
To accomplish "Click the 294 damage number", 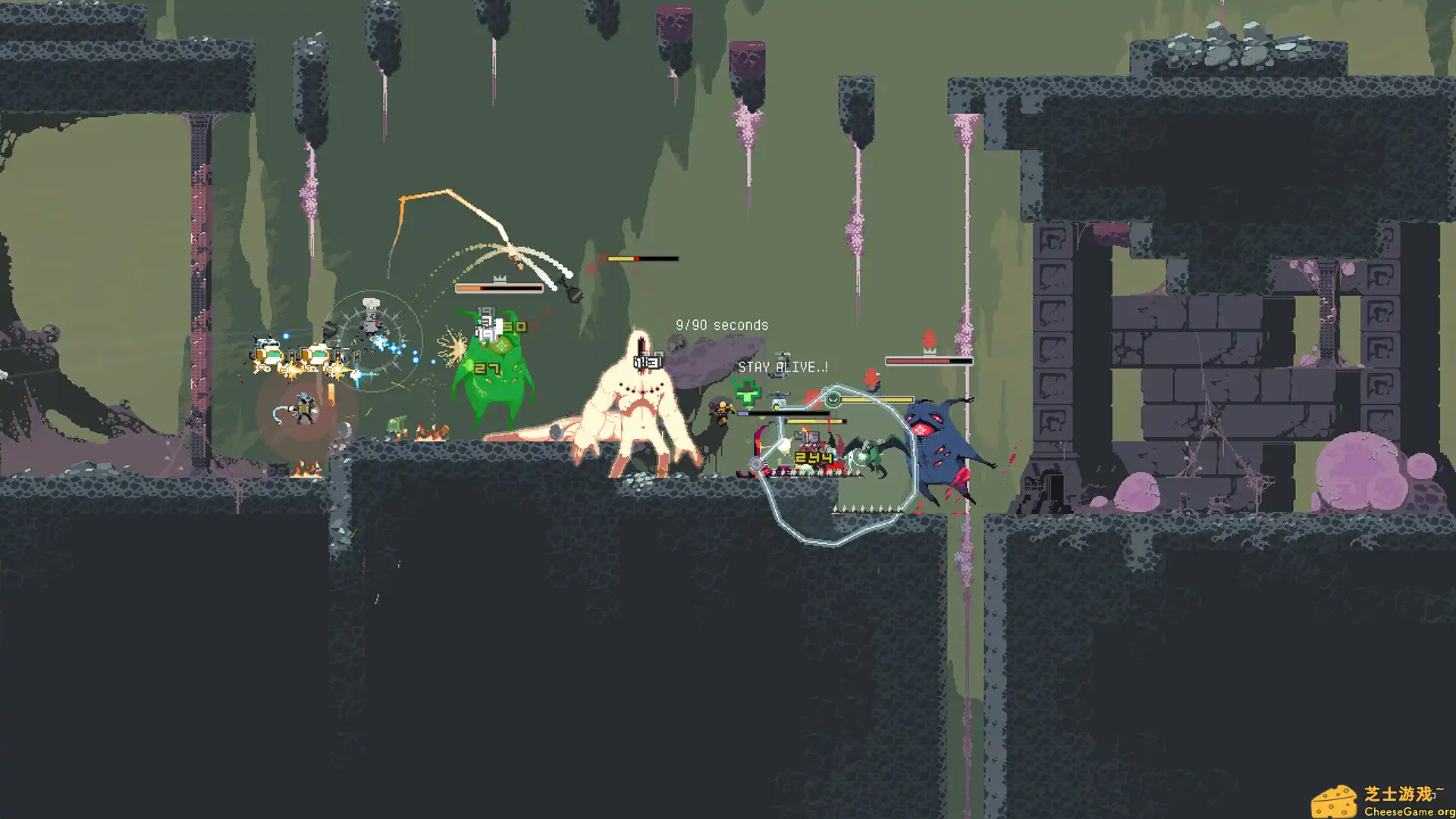I will click(x=814, y=458).
